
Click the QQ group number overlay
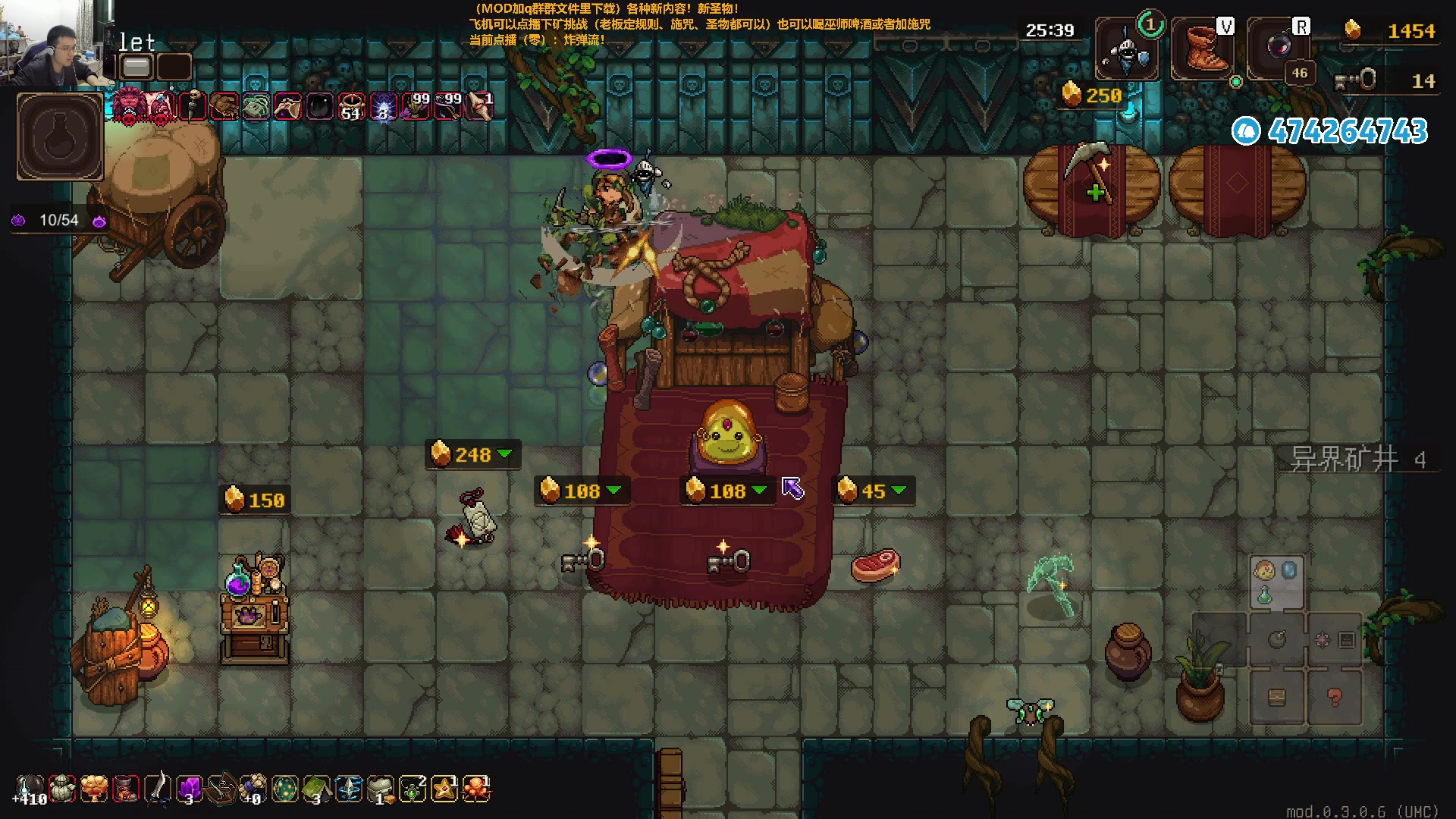coord(1331,131)
